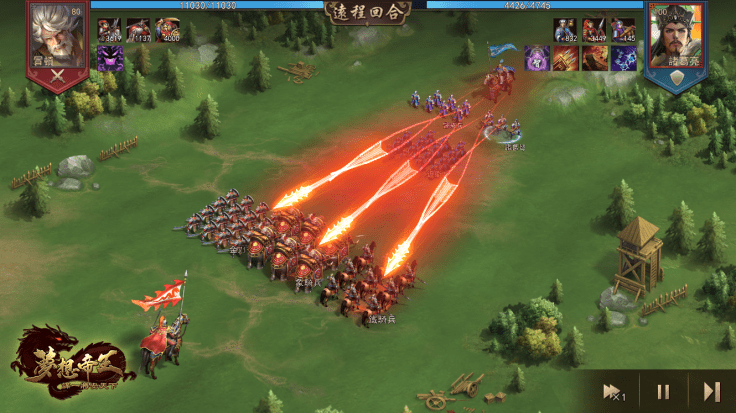
Task: Inspect the enemy arrow volley skill icon
Action: (566, 58)
